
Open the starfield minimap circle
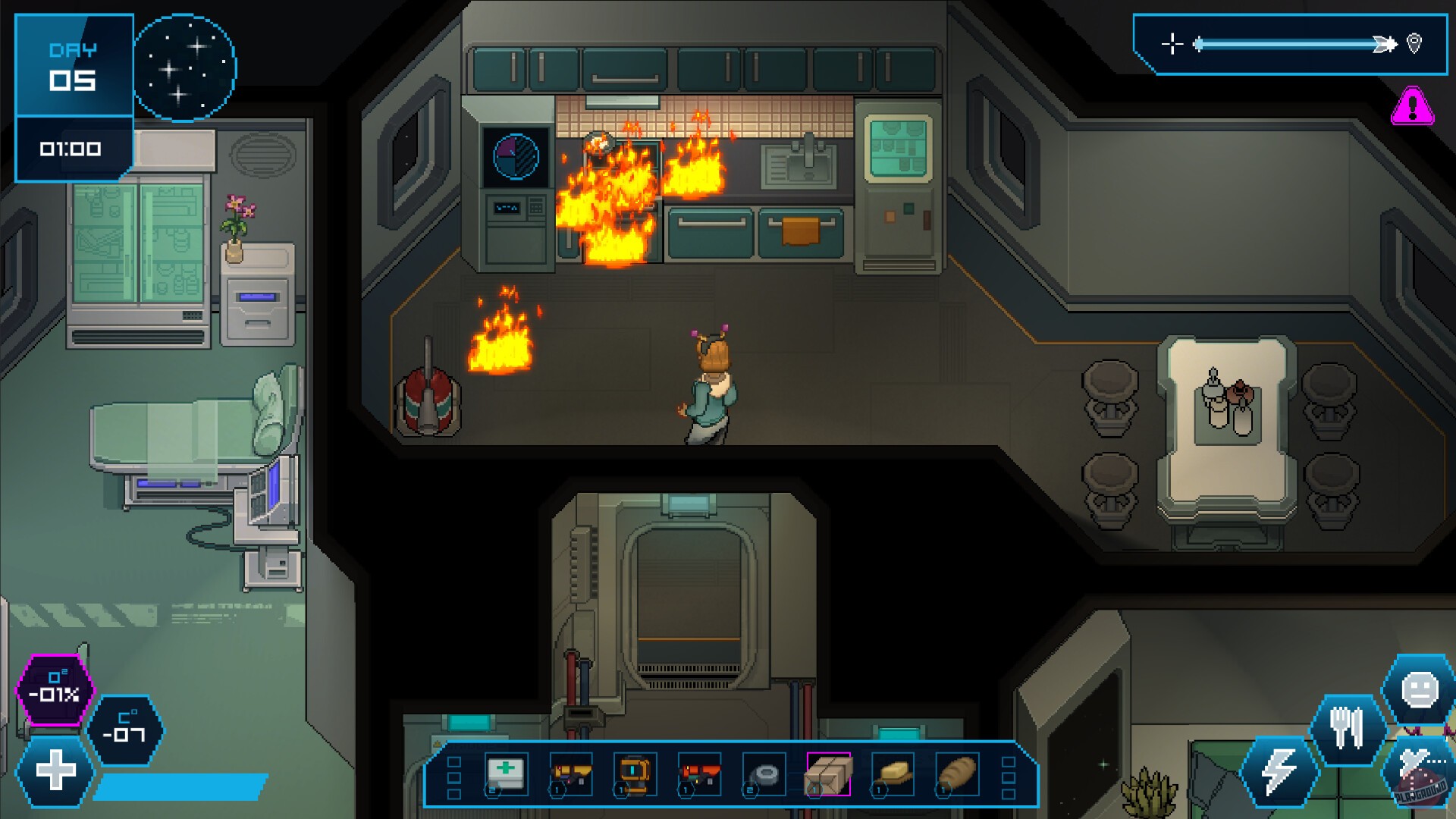(x=186, y=68)
